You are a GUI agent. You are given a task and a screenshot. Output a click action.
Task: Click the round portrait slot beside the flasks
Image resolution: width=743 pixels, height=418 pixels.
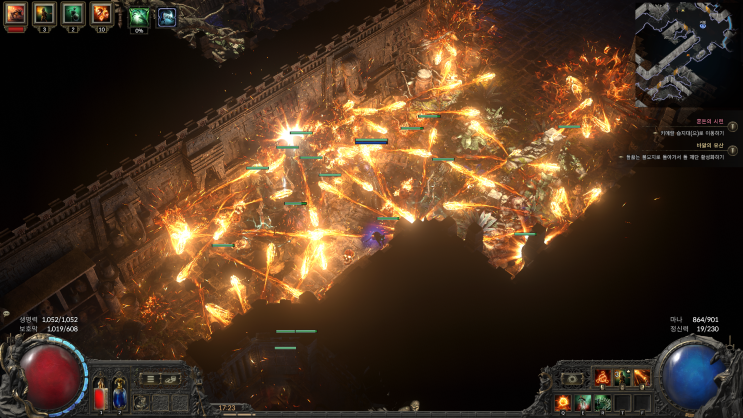(x=143, y=401)
